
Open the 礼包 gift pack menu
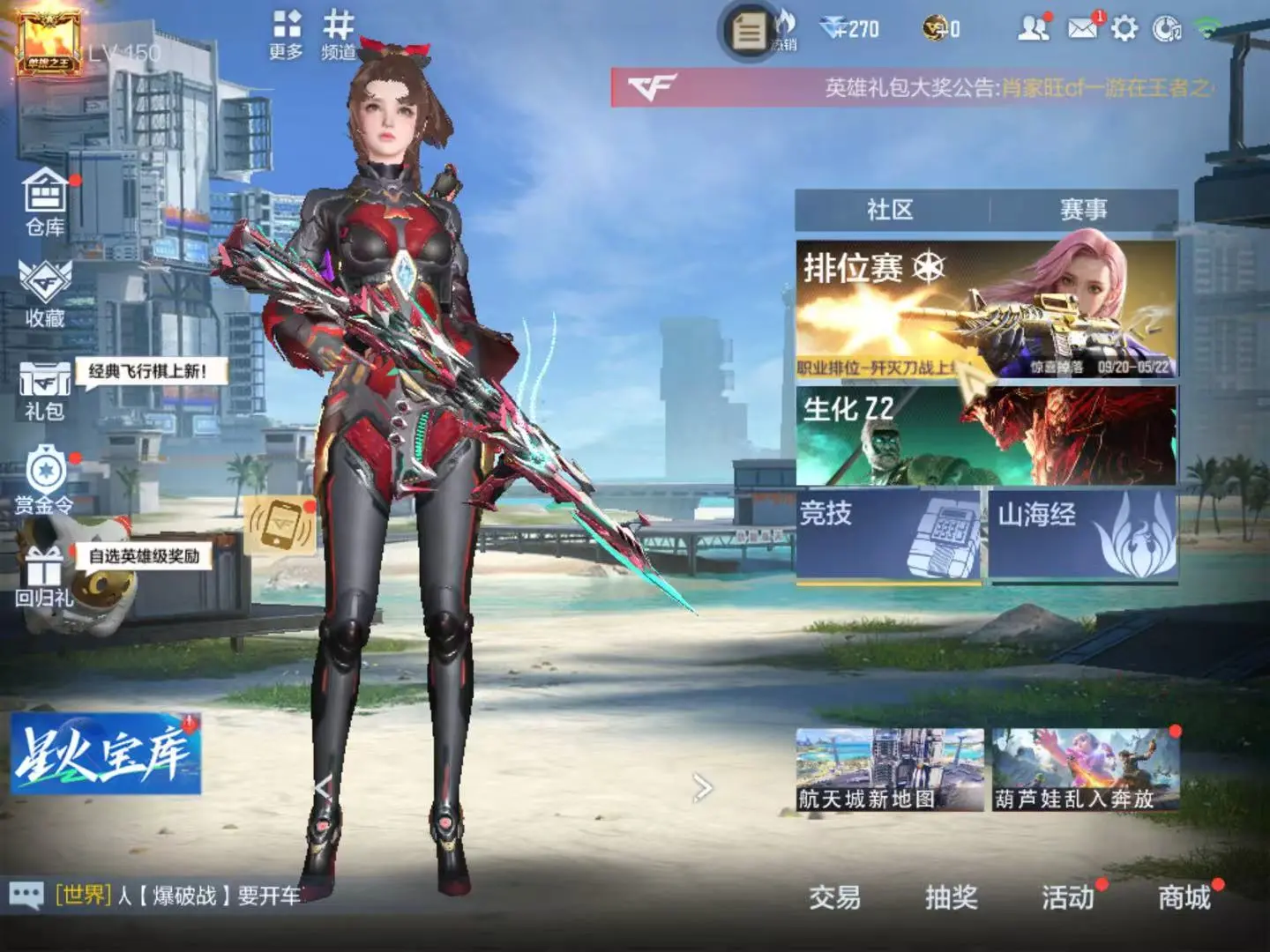(45, 390)
